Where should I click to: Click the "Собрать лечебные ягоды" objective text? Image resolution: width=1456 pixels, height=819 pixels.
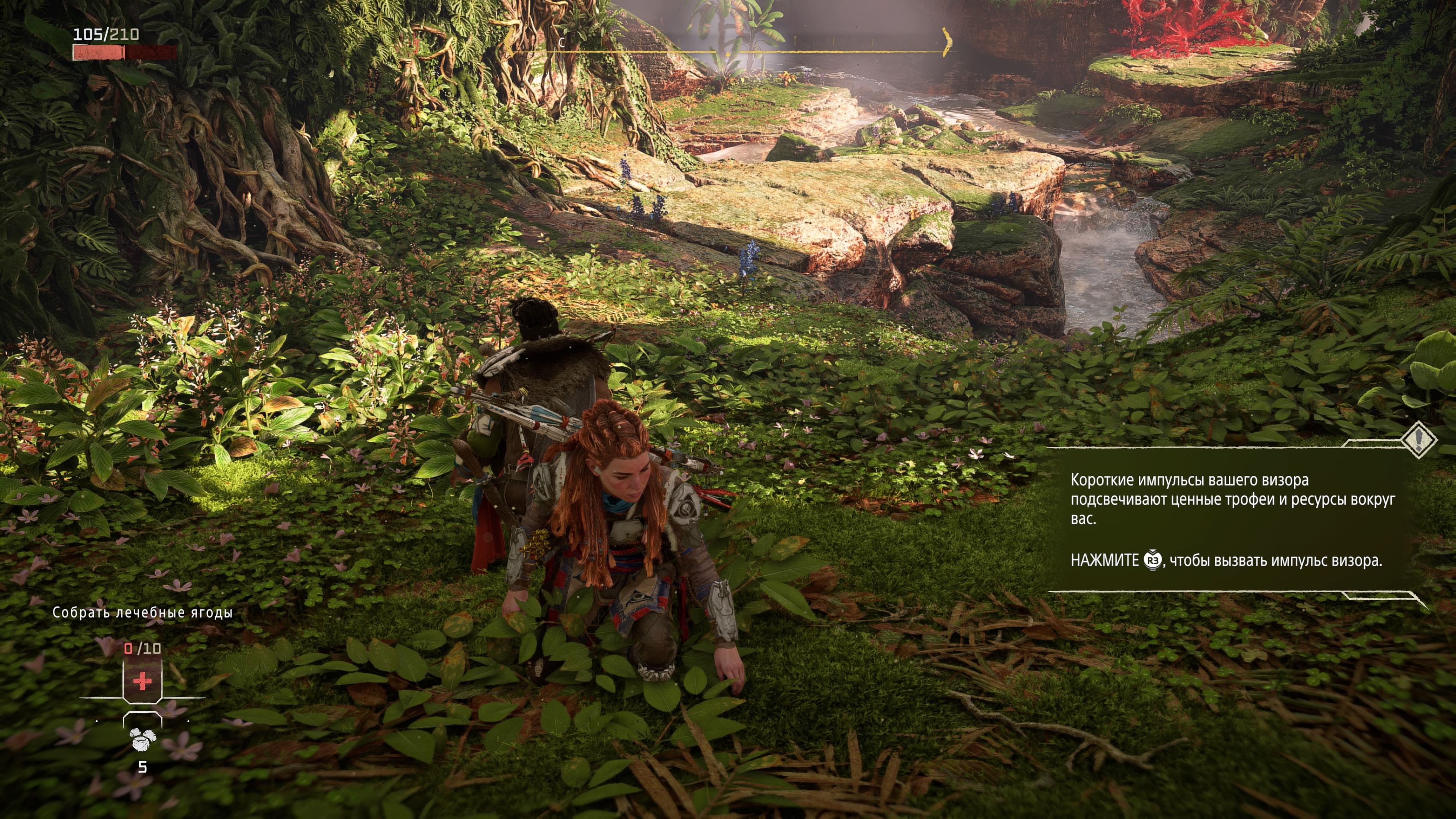pyautogui.click(x=143, y=612)
